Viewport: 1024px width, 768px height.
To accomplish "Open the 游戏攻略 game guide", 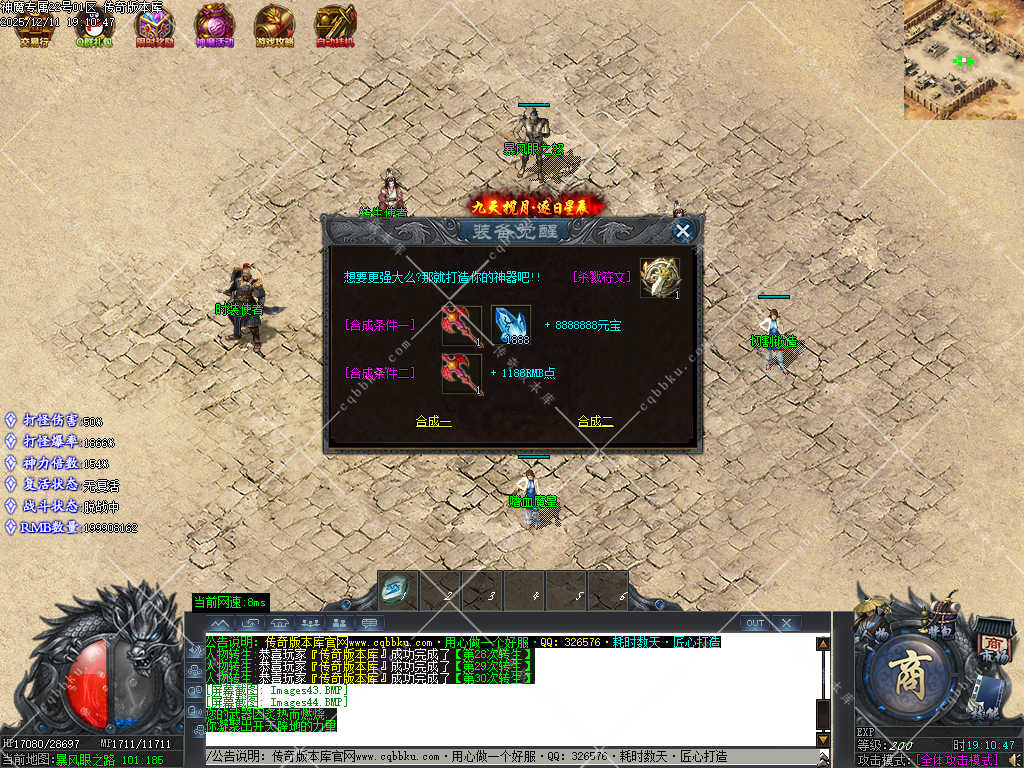I will click(274, 25).
